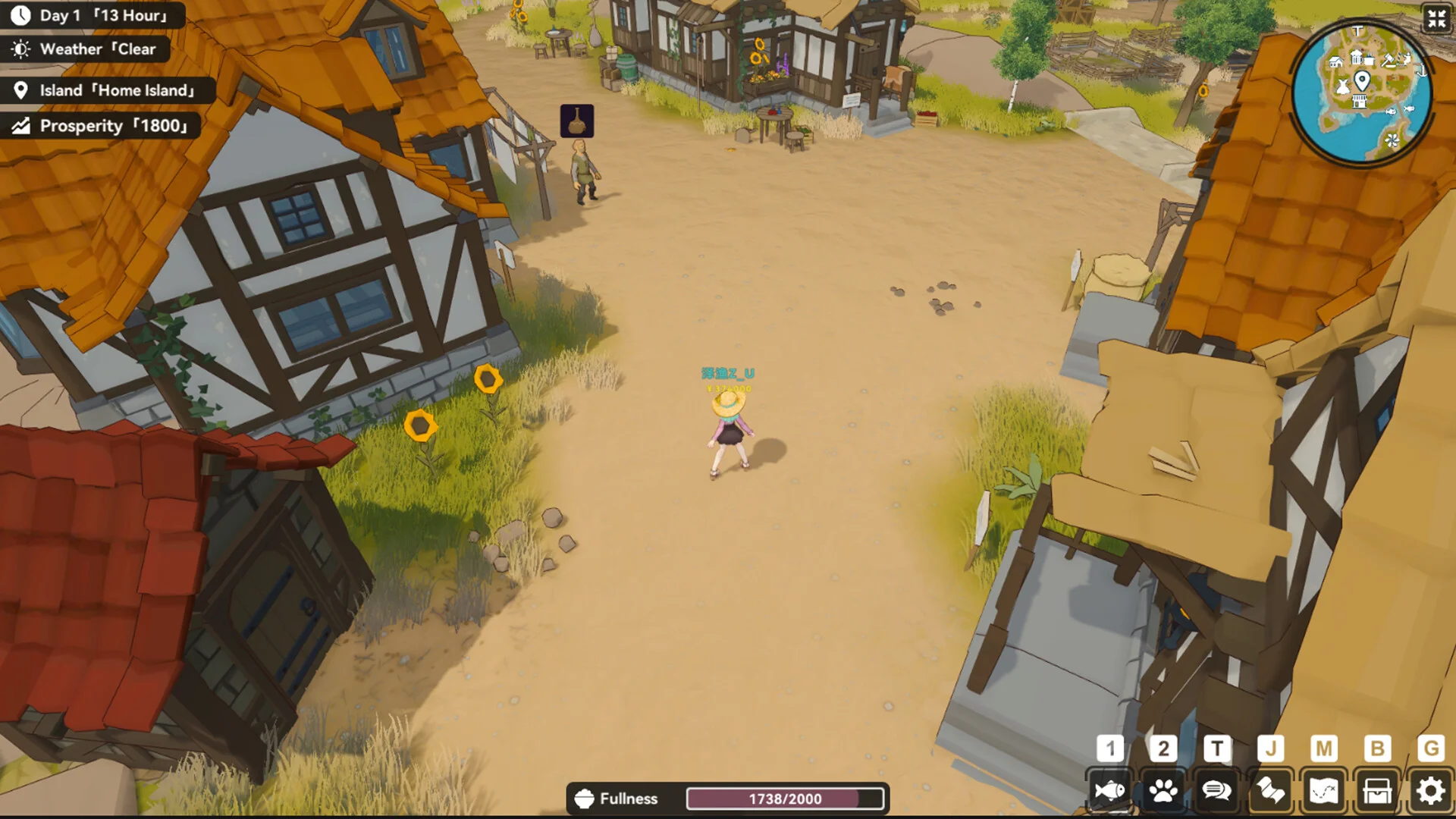Select the windmill marker on the minimap
This screenshot has width=1456, height=819.
click(x=1392, y=140)
